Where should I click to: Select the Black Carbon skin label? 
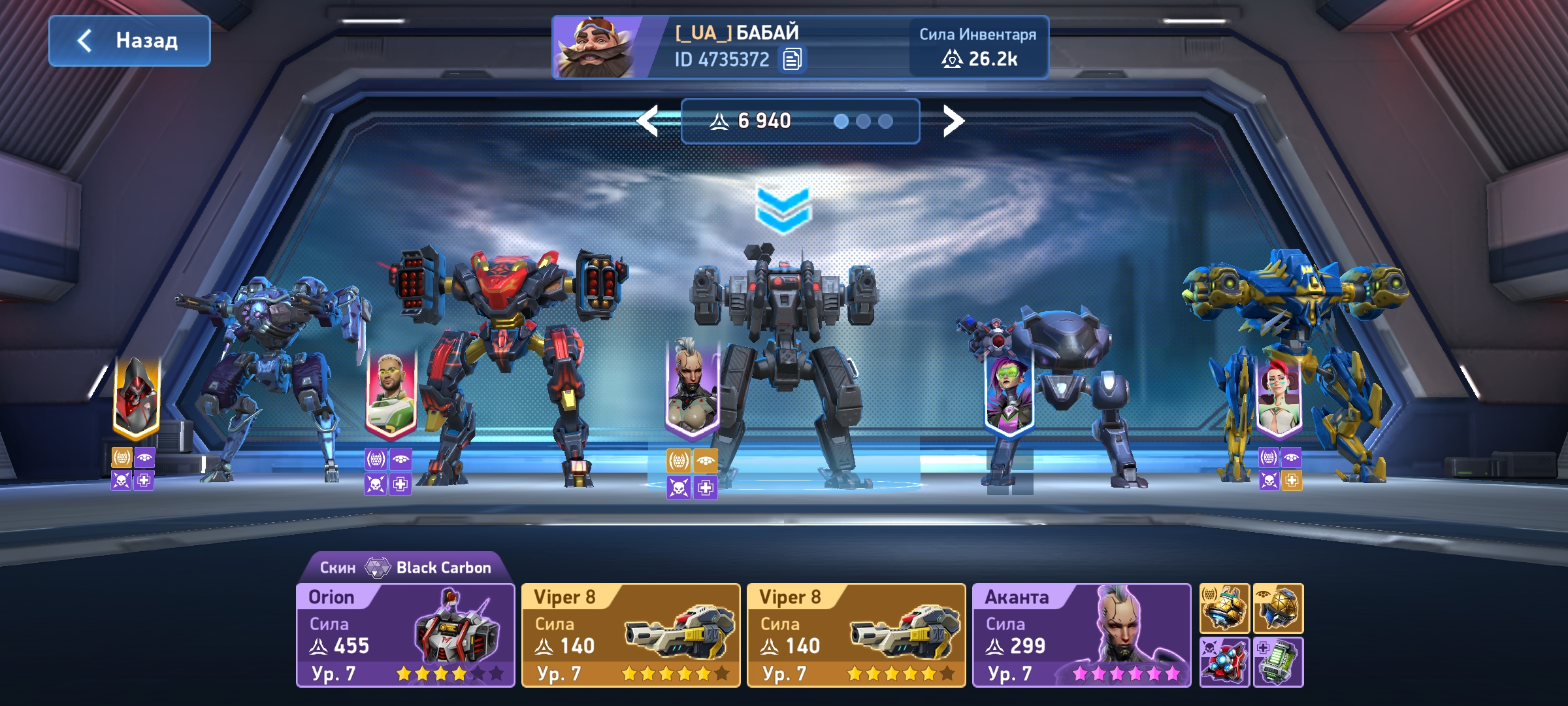[405, 567]
